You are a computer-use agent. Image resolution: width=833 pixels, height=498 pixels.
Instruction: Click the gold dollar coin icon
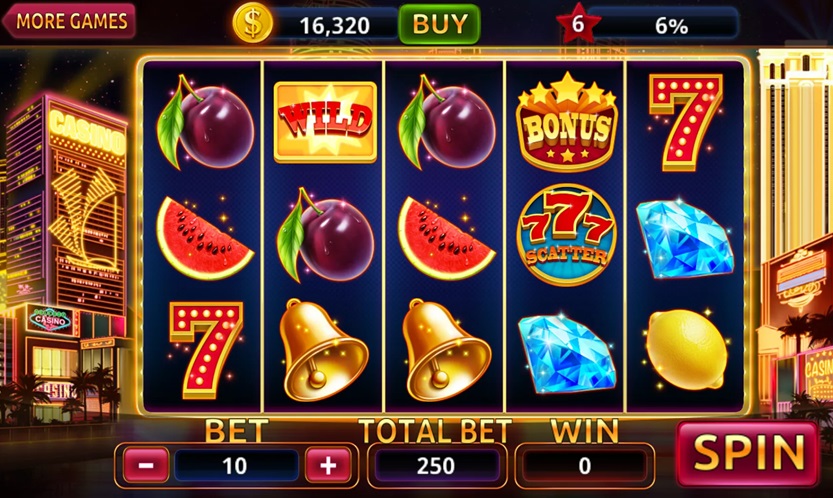[x=252, y=23]
